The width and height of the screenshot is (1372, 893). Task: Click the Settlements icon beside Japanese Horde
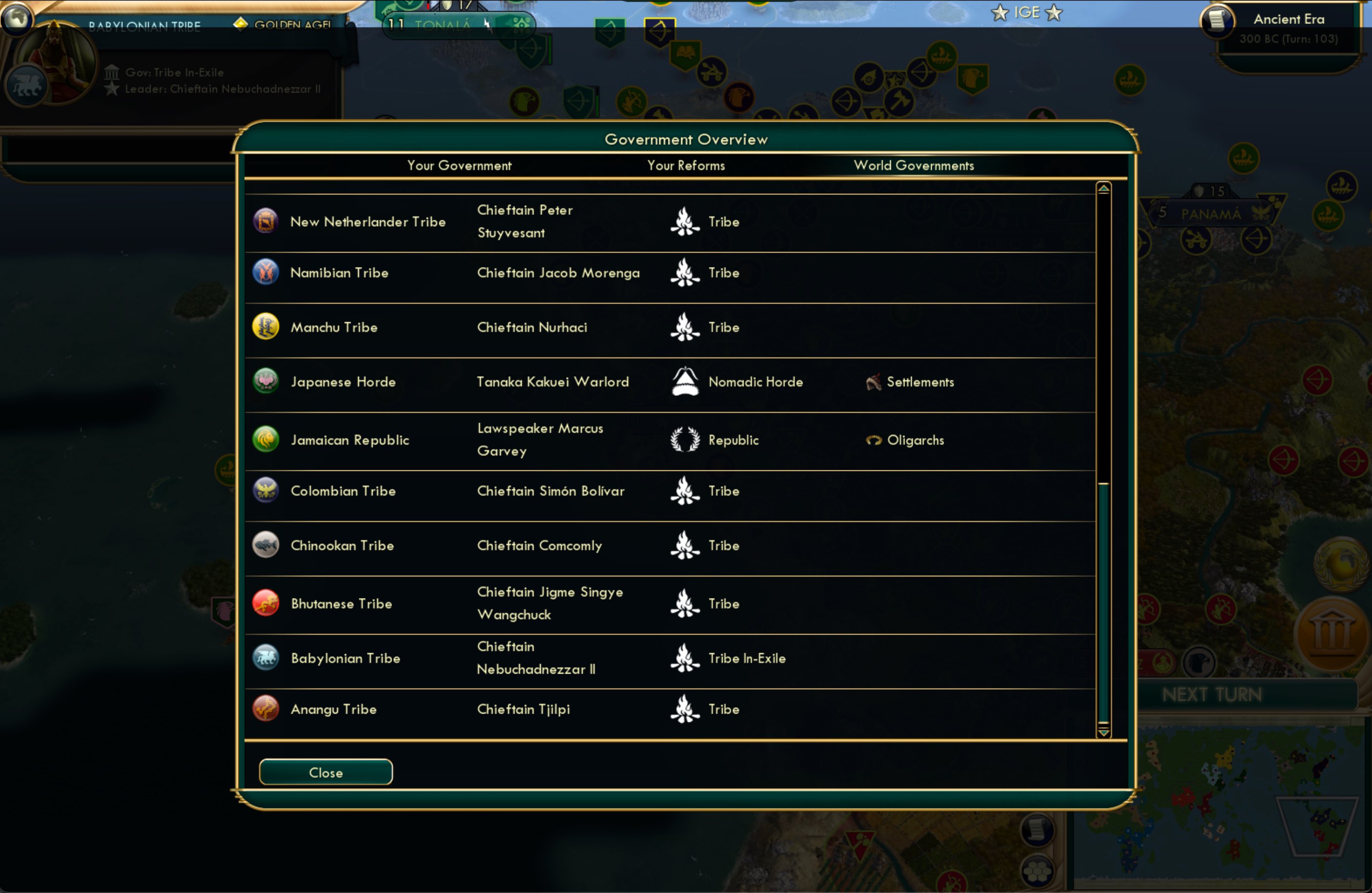point(874,381)
